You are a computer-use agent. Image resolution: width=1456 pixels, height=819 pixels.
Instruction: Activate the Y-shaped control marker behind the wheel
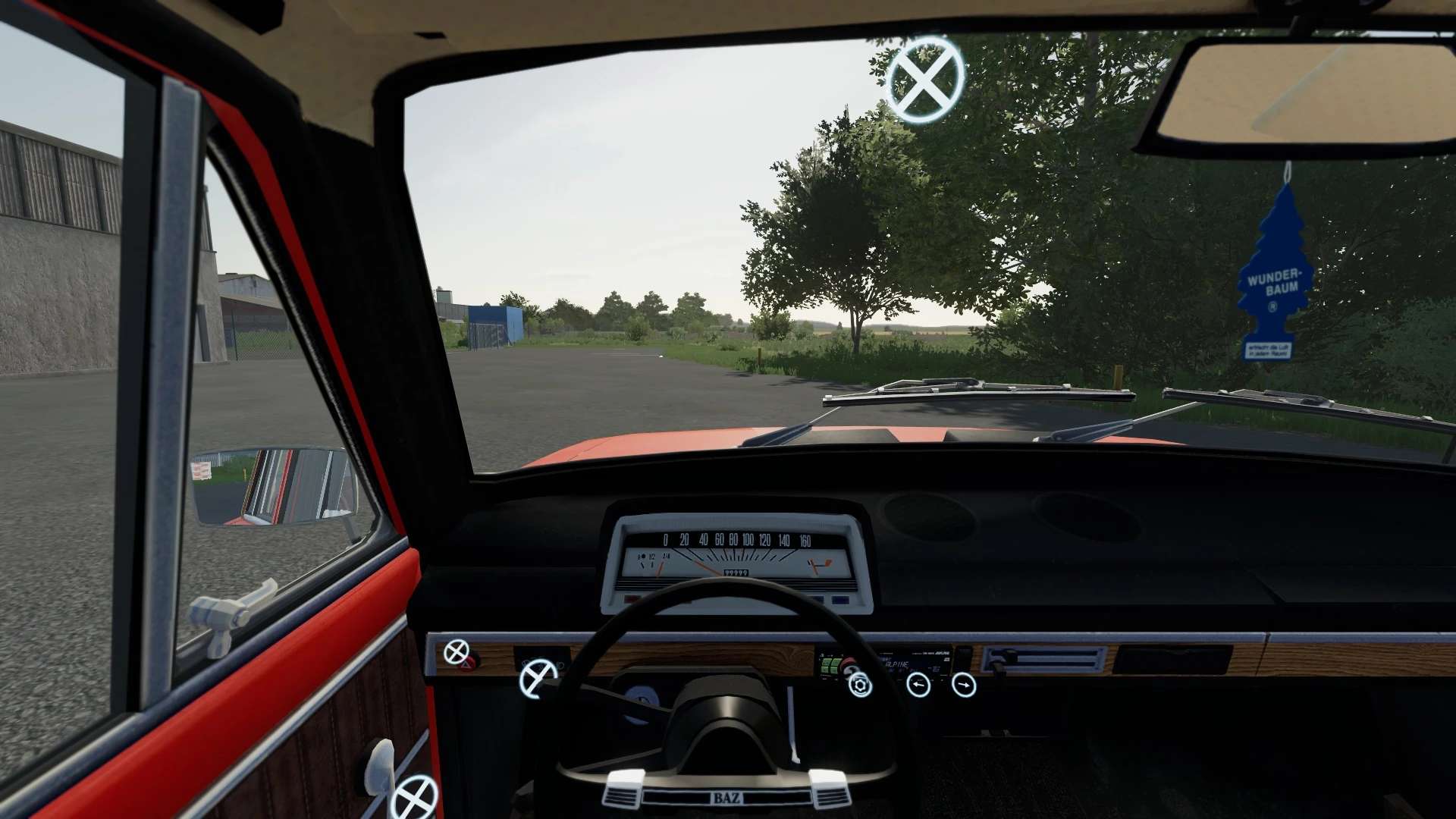[538, 677]
